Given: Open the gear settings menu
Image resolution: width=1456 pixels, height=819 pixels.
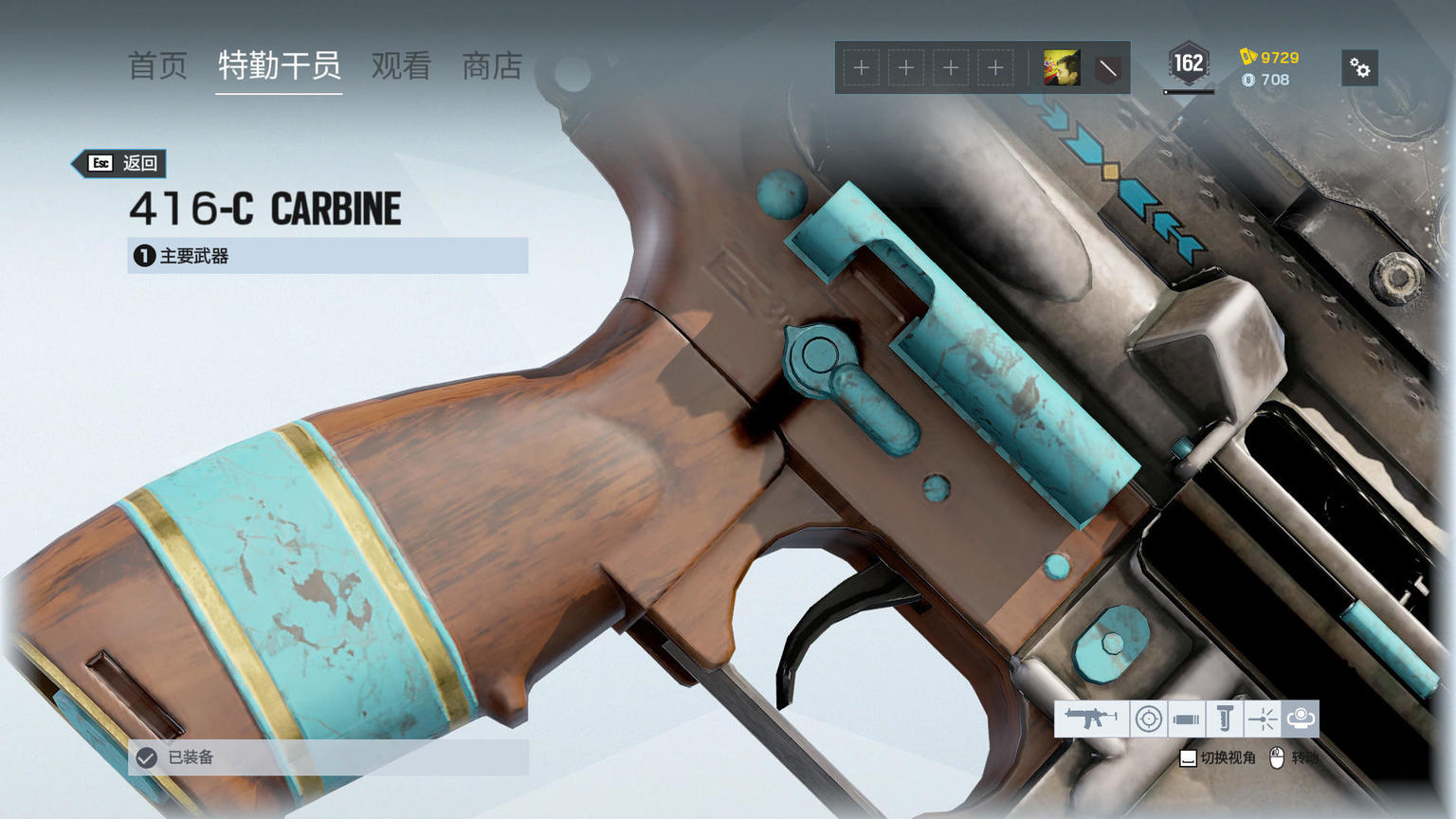Looking at the screenshot, I should pos(1359,68).
